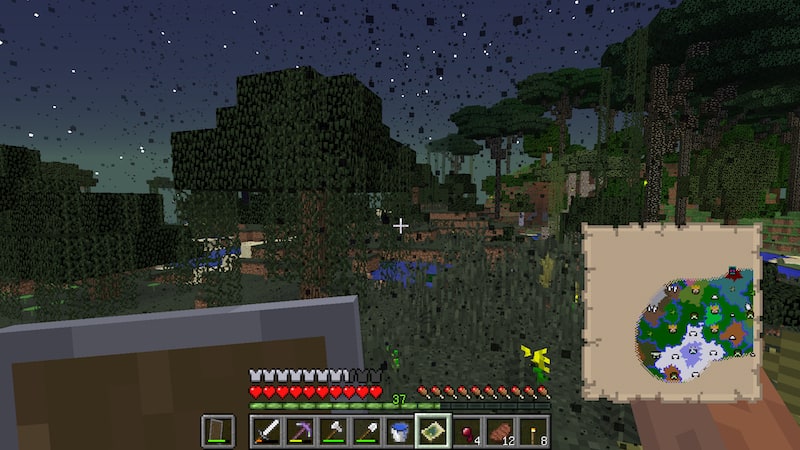The height and width of the screenshot is (450, 800).
Task: Click the selected map item slot
Action: pyautogui.click(x=433, y=431)
